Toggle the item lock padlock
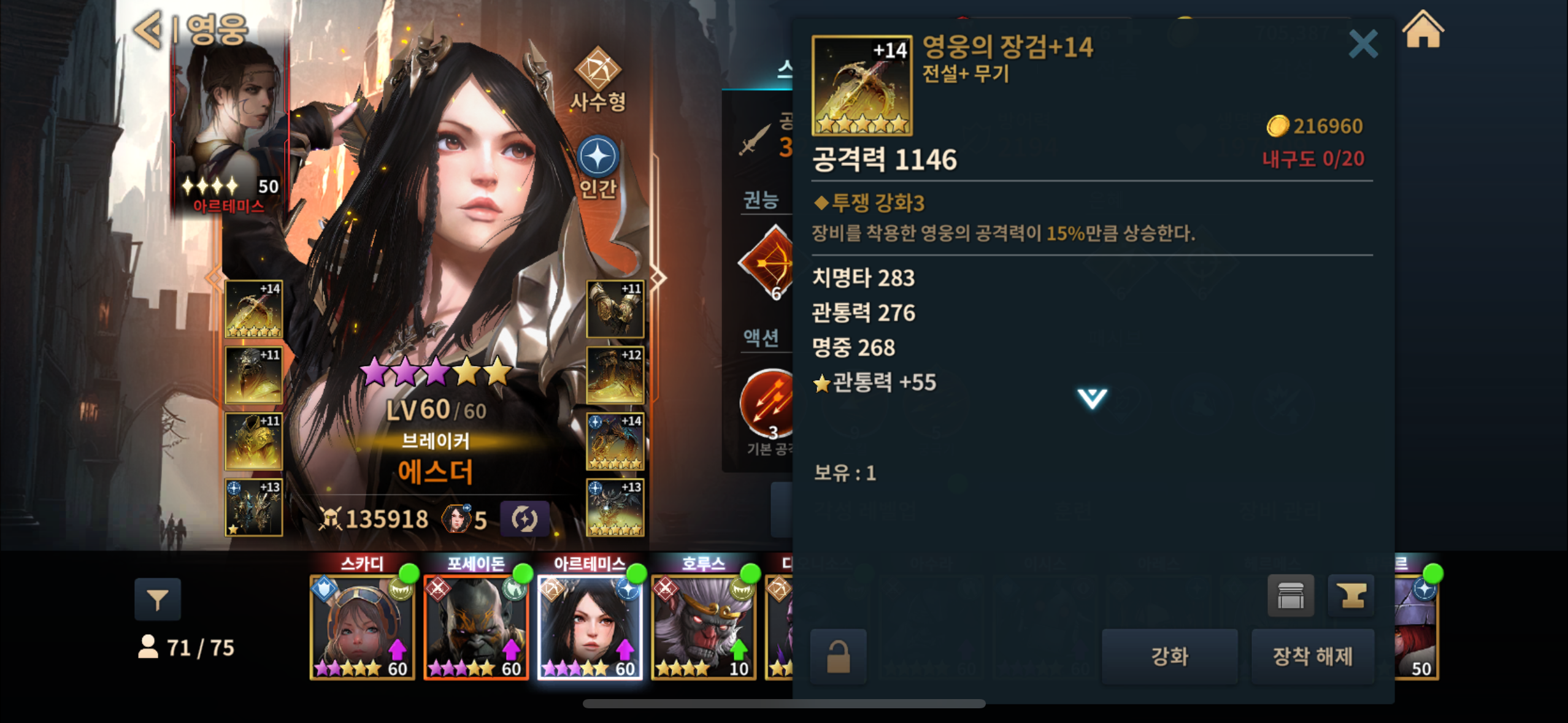Viewport: 1568px width, 723px height. coord(838,656)
